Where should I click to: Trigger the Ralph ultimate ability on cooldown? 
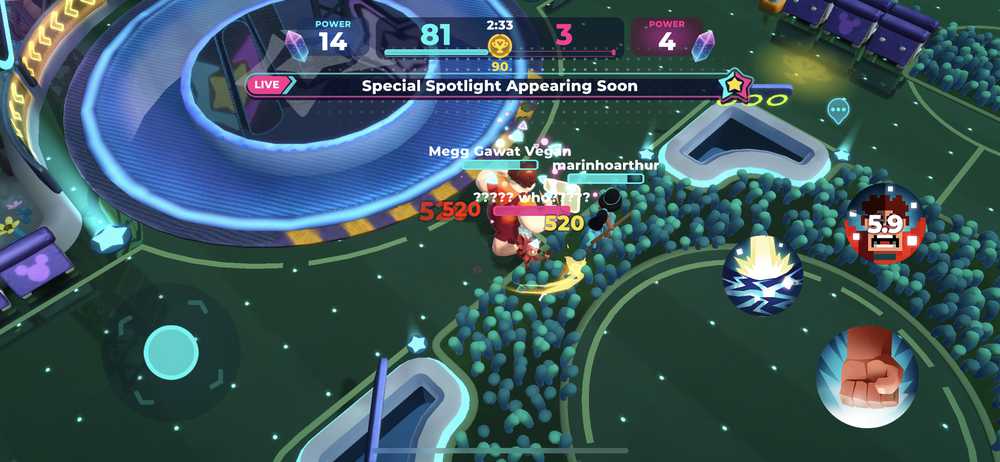coord(884,225)
